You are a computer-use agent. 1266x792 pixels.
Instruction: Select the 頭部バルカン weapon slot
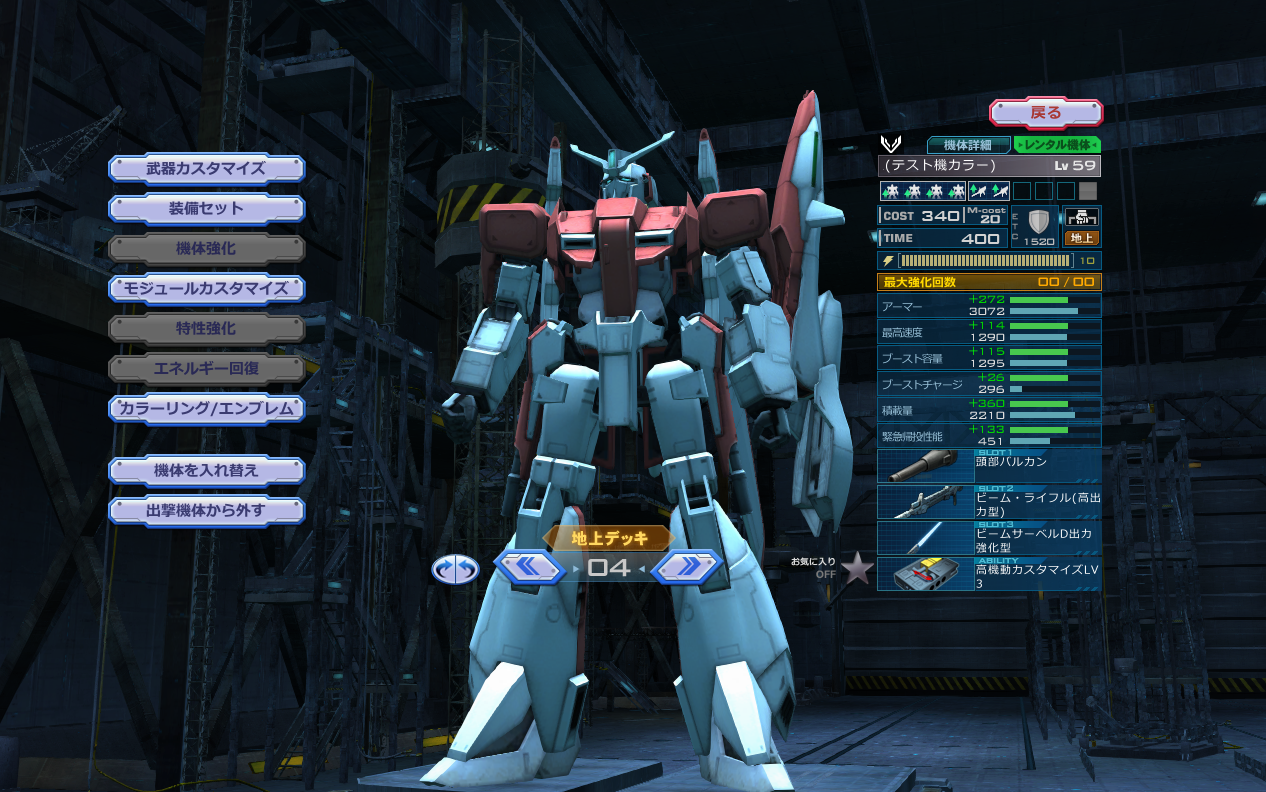point(989,466)
